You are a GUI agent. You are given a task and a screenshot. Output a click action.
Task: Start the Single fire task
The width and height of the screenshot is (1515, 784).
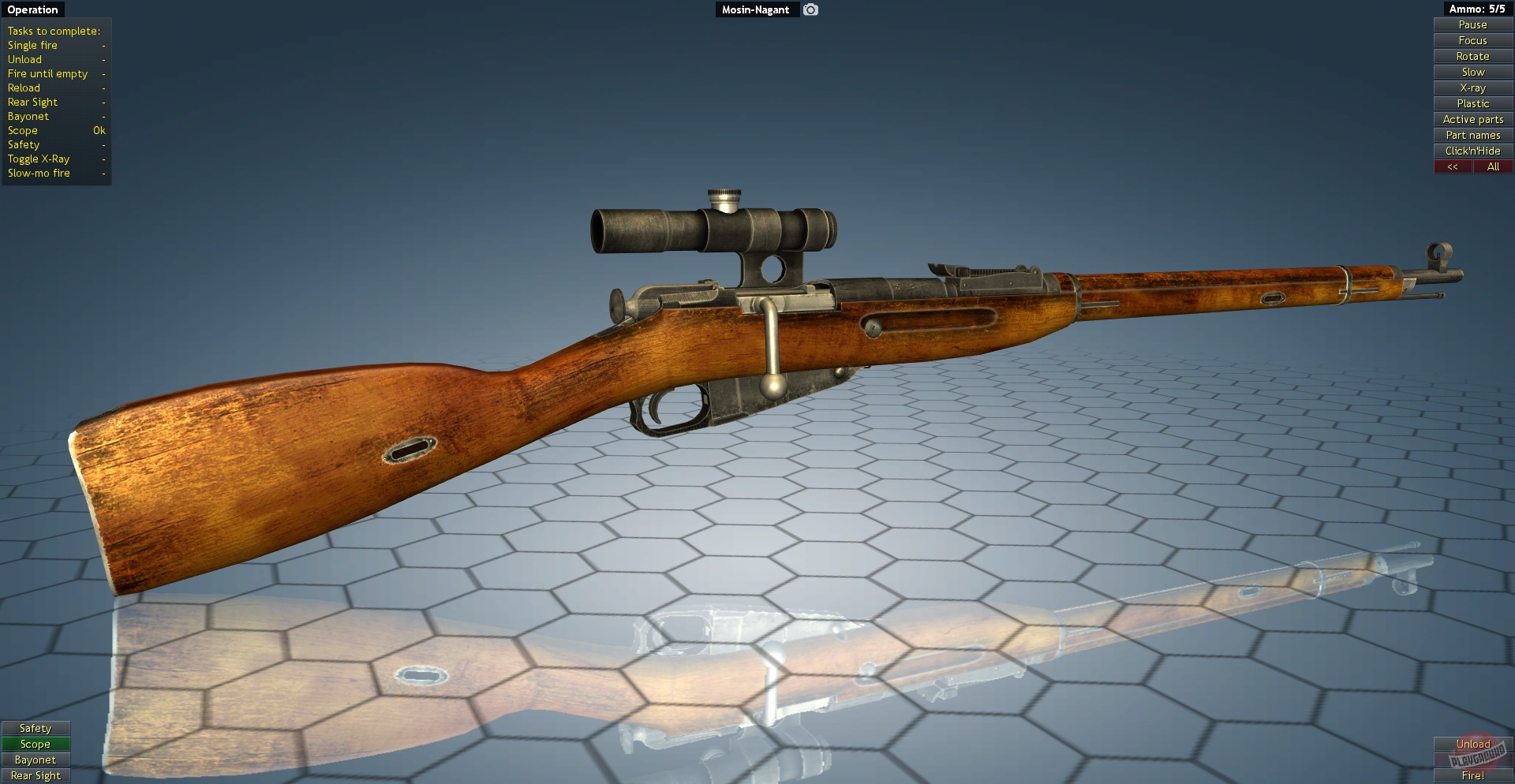click(32, 45)
